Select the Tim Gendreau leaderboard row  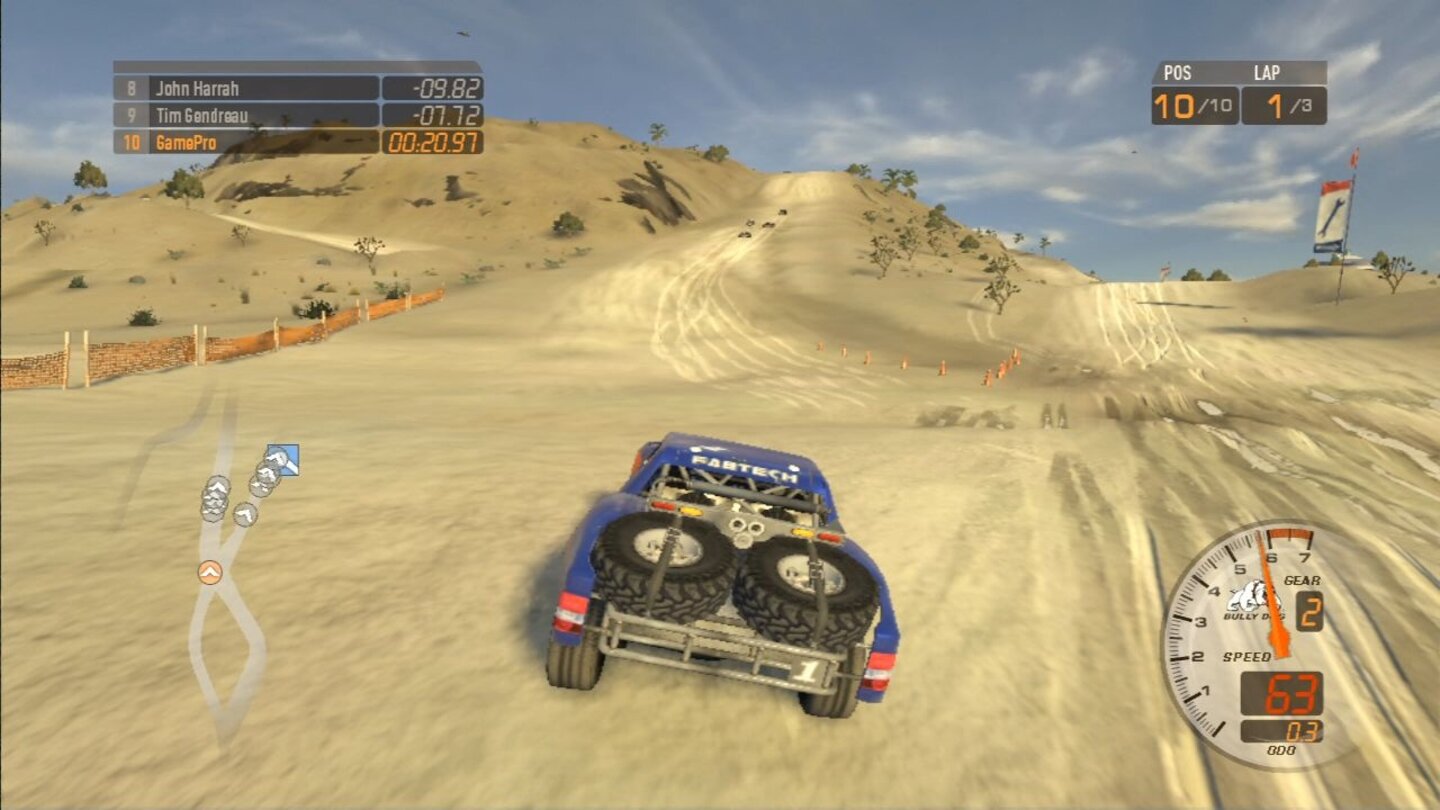(x=203, y=116)
